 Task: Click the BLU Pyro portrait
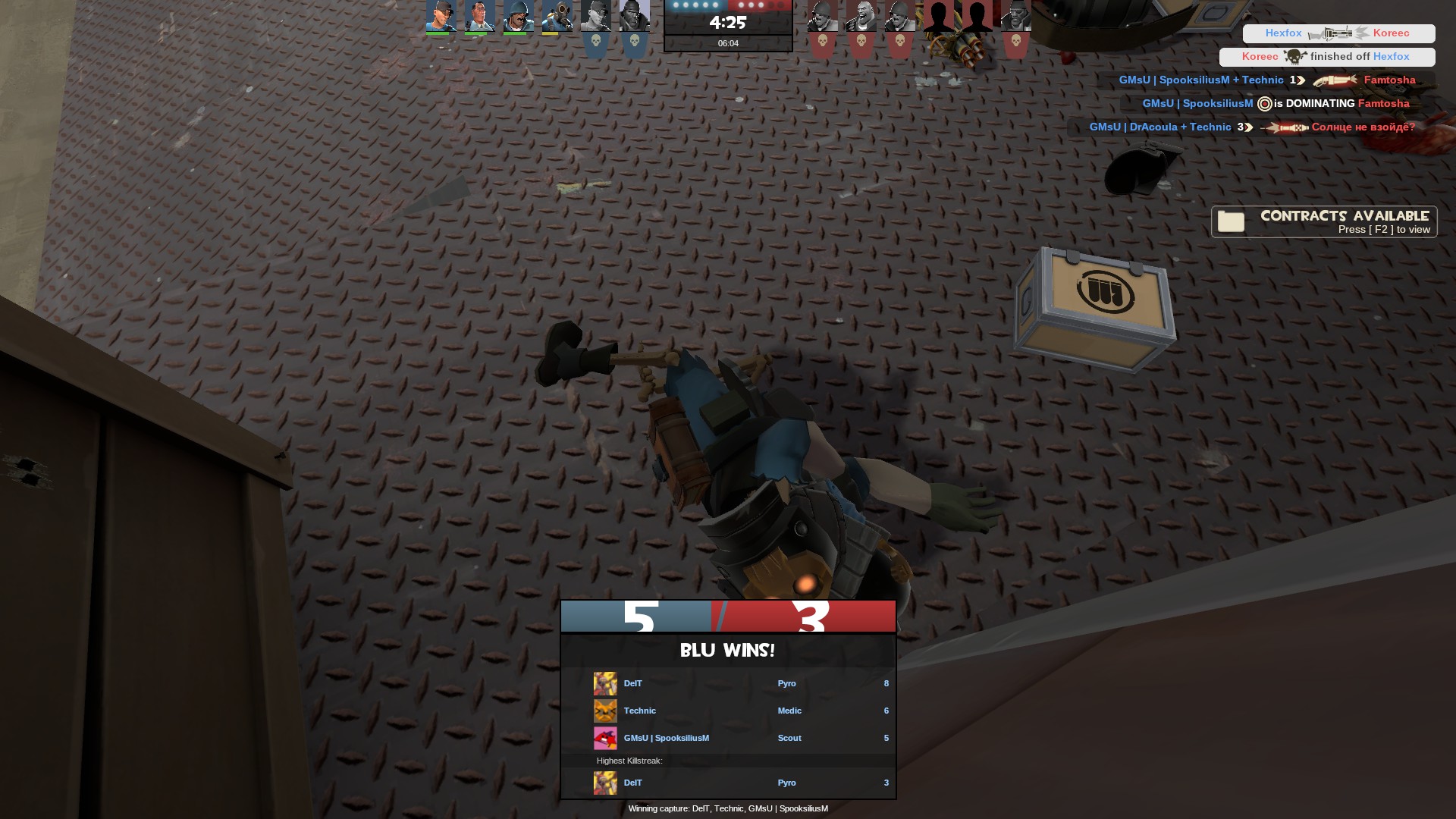coord(557,16)
